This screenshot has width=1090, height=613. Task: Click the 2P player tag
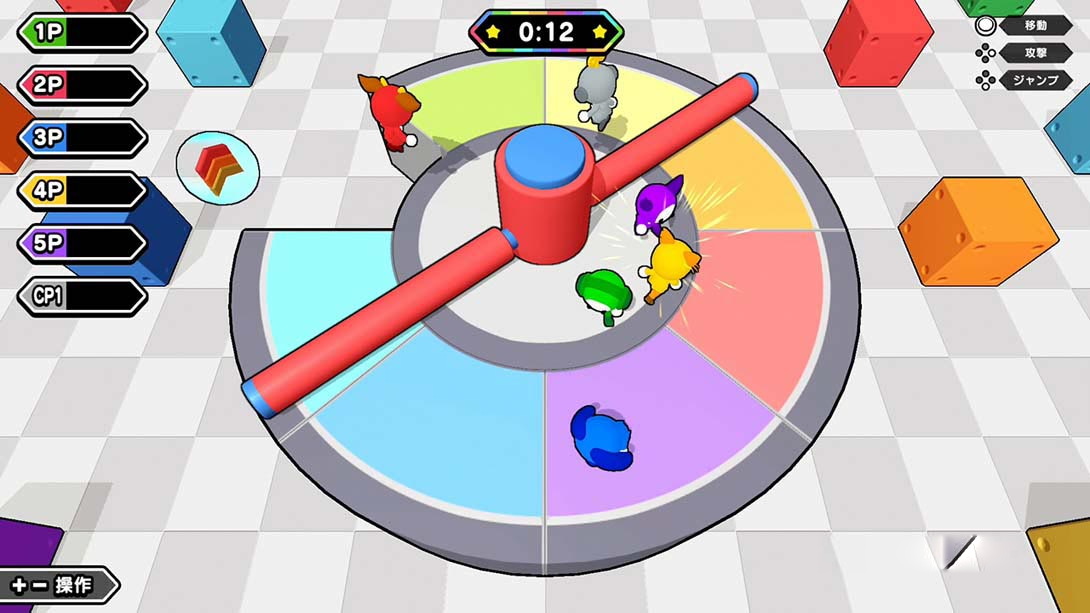82,85
